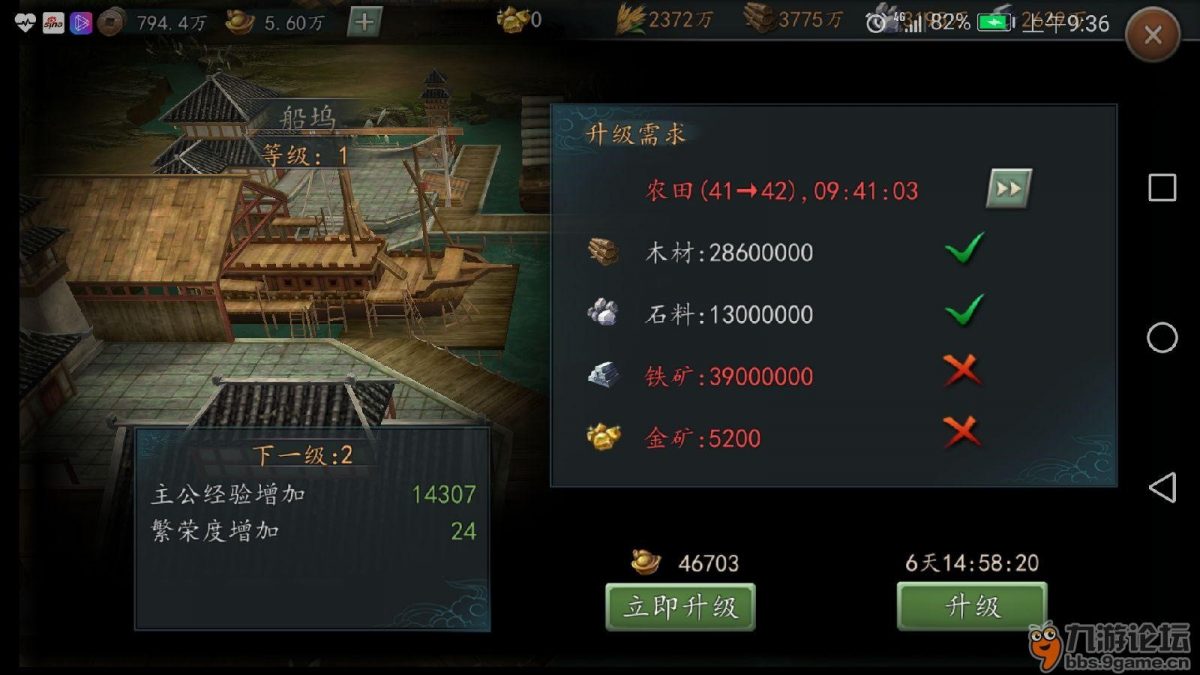Speed up the farmland upgrade queue
This screenshot has height=675, width=1200.
point(1008,188)
